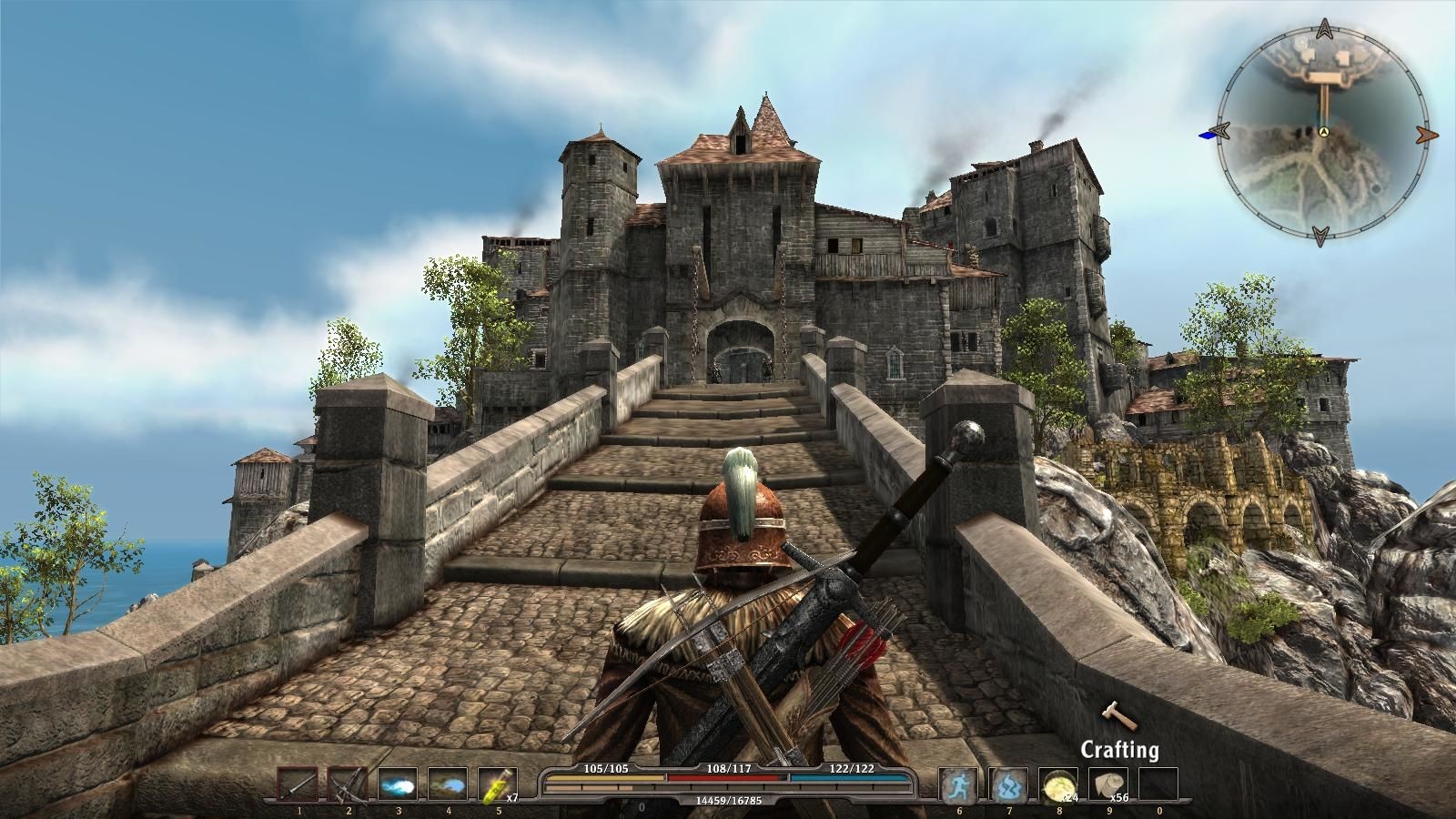Select the sword in hotbar slot 1
Screen dimensions: 1456x819
tap(298, 784)
